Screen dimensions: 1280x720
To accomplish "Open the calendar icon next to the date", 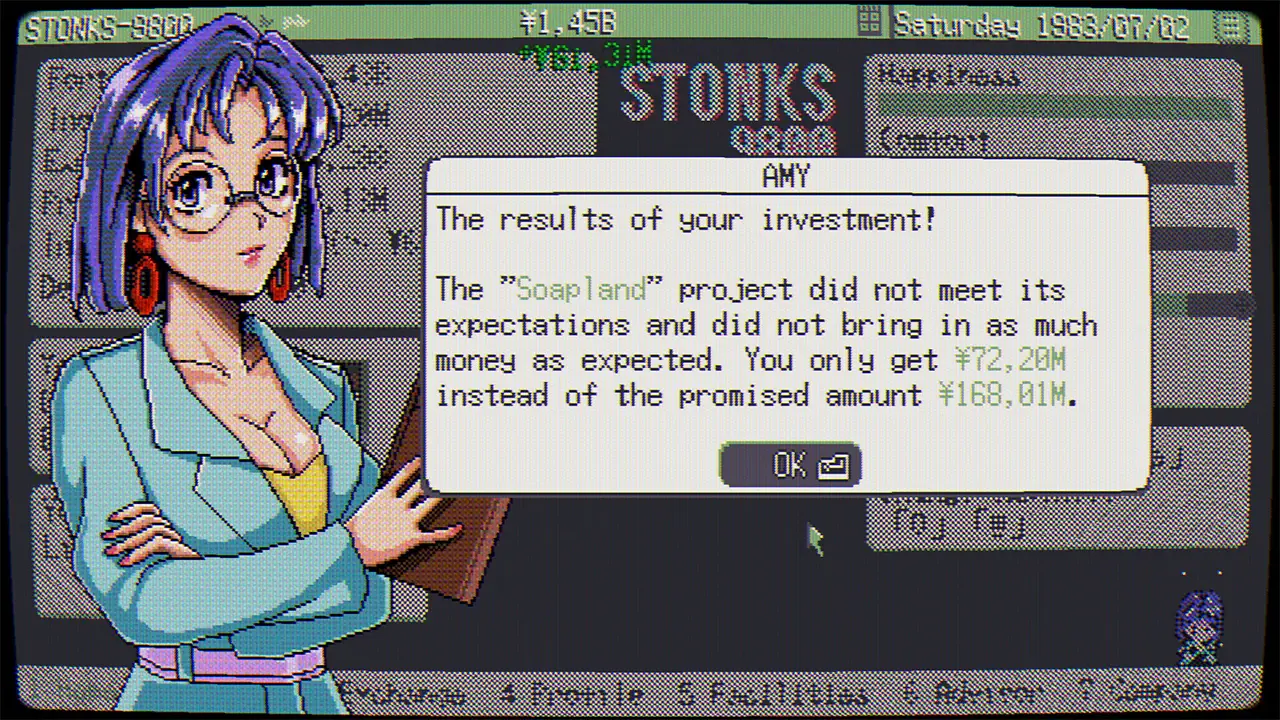I will pyautogui.click(x=868, y=22).
